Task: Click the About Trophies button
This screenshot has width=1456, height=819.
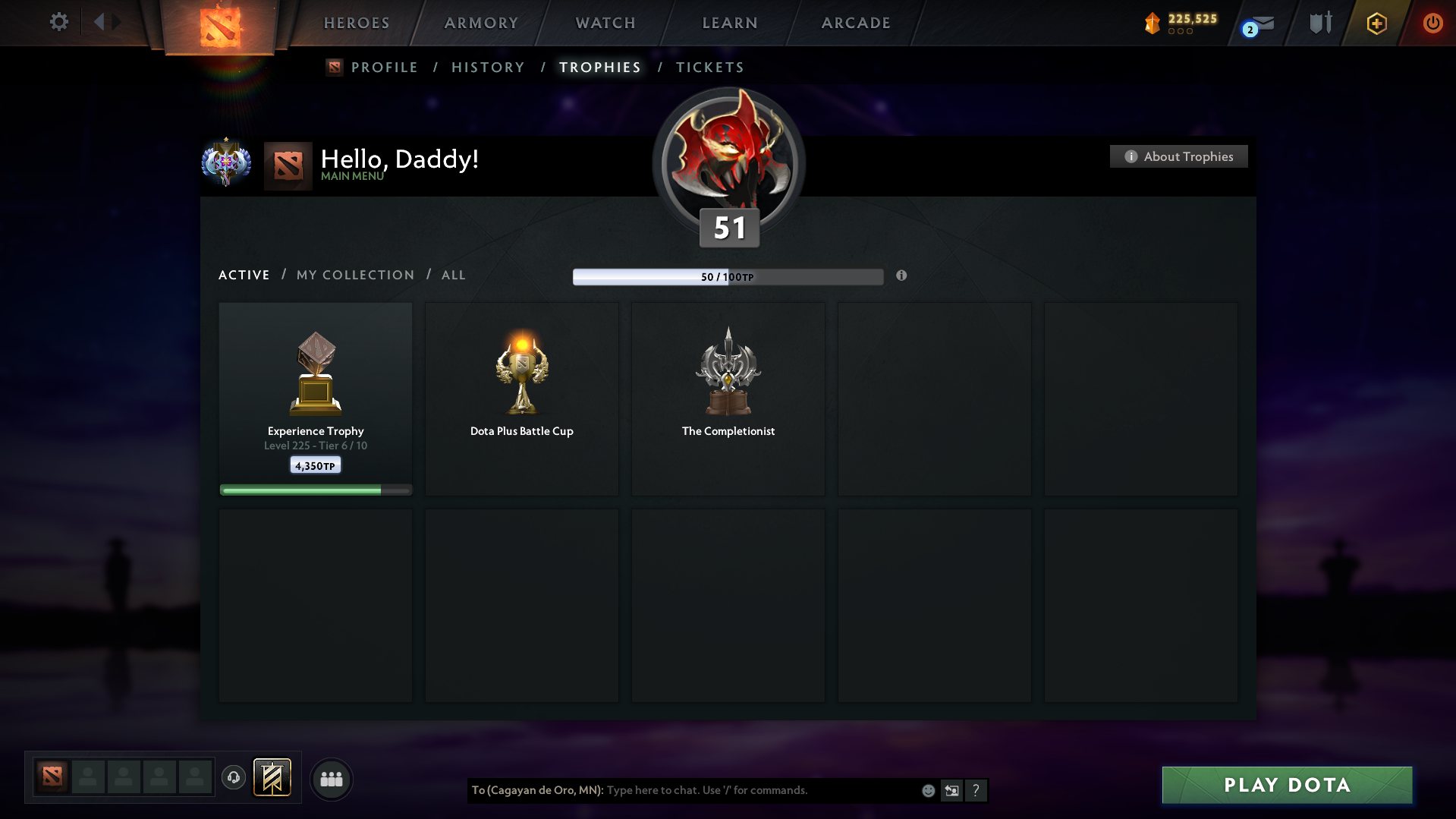Action: 1178,156
